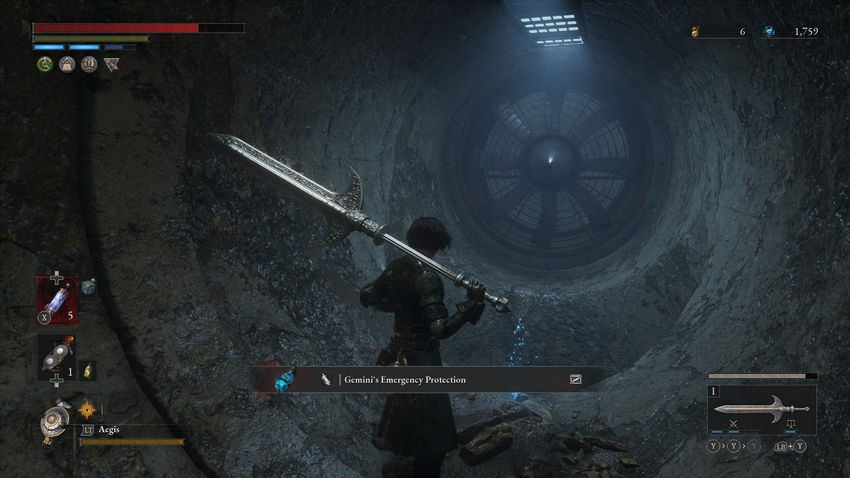
Task: Click the Gemini's Emergency Protection pickup notification
Action: 431,379
